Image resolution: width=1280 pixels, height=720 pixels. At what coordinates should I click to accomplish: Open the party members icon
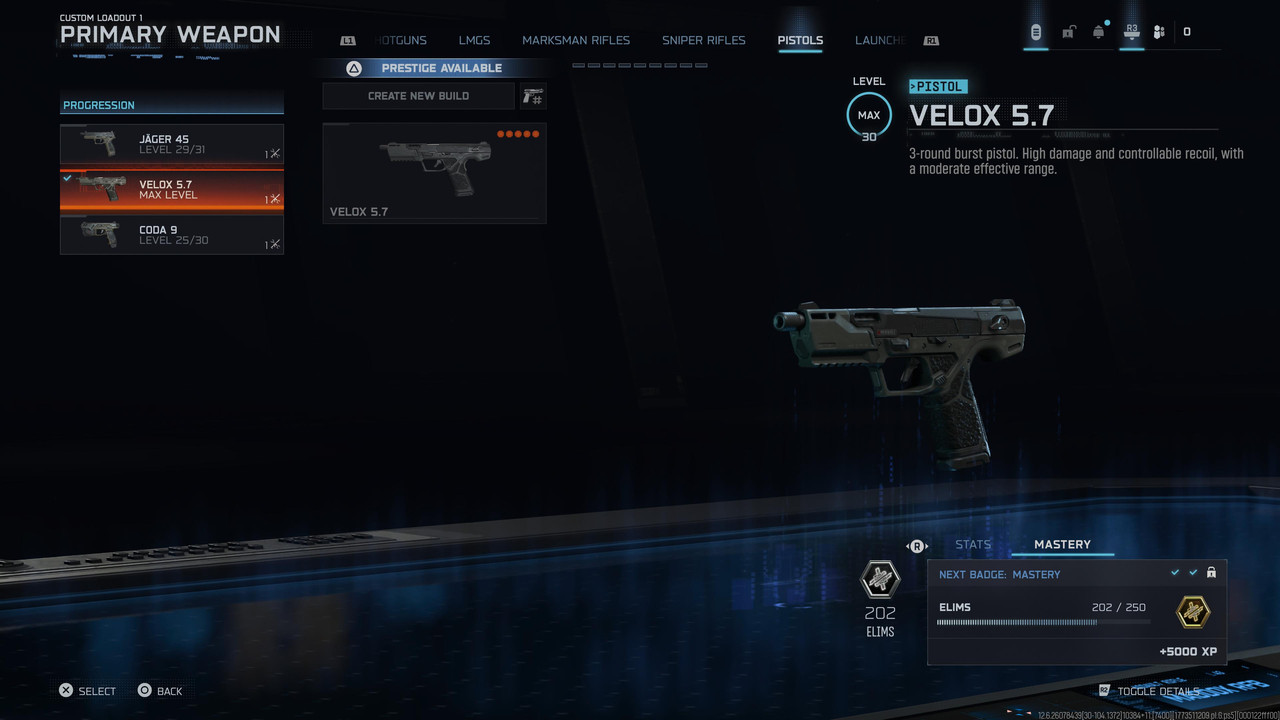coord(1159,32)
